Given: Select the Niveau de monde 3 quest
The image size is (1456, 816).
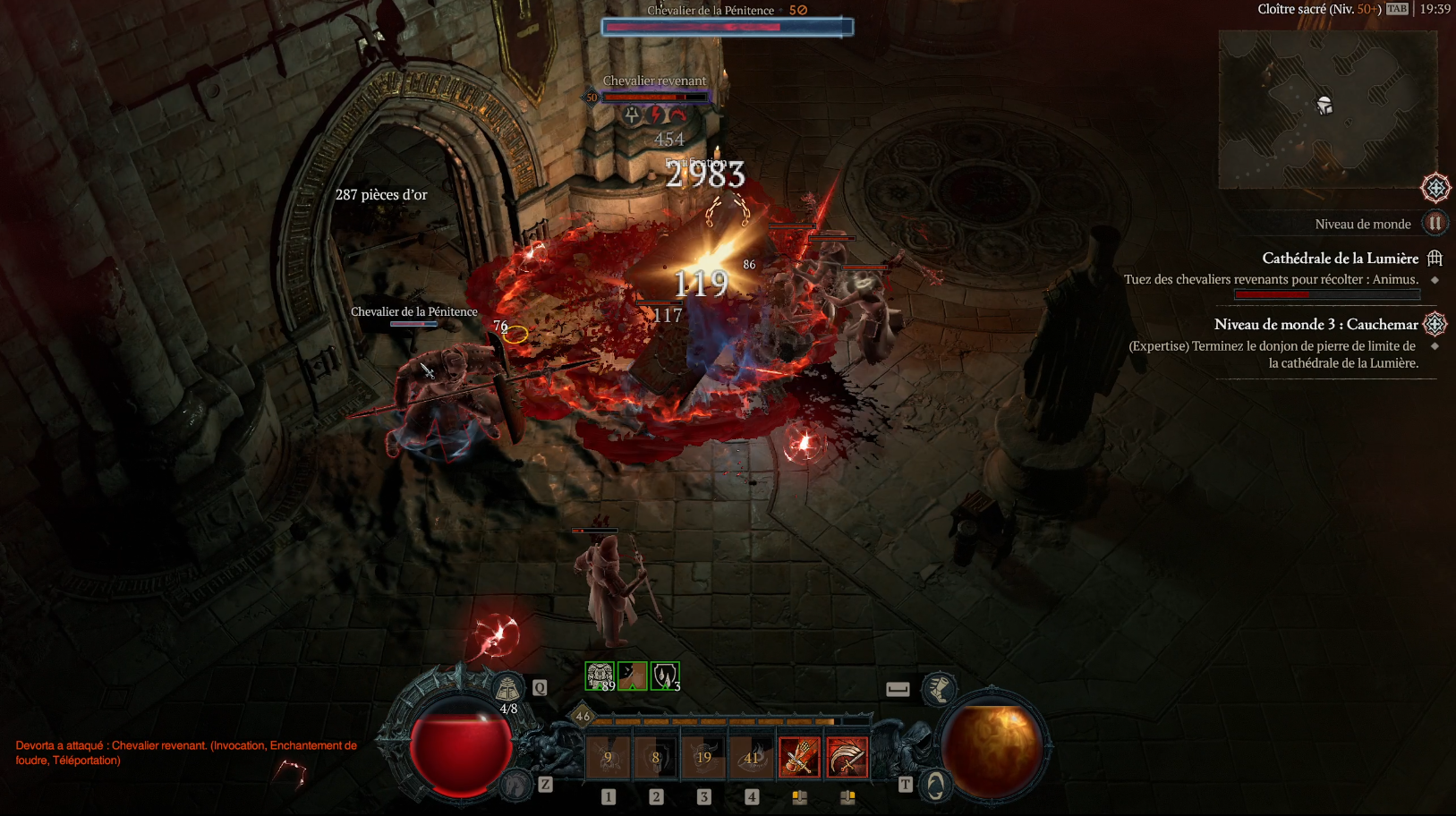Looking at the screenshot, I should pos(1316,325).
